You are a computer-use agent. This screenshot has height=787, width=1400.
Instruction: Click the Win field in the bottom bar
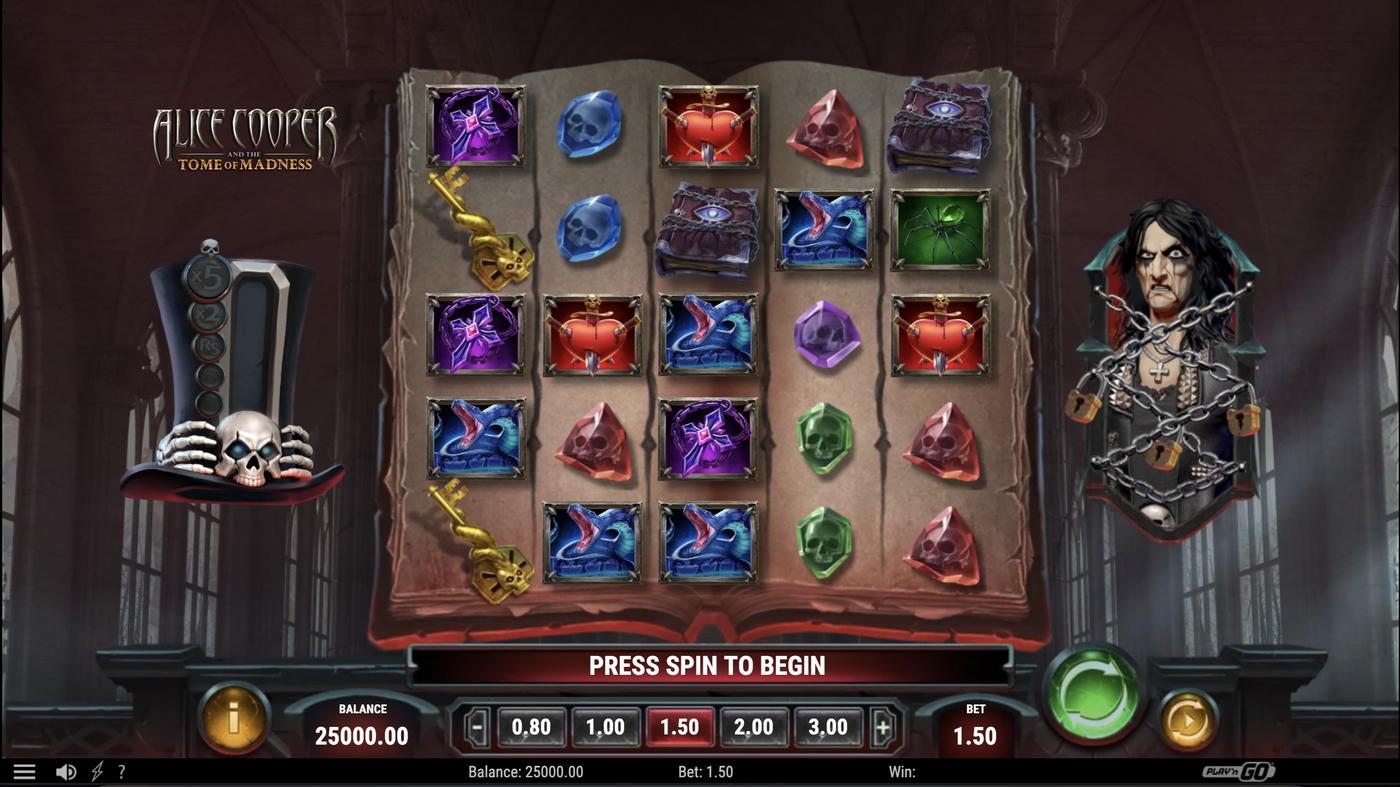pos(905,771)
